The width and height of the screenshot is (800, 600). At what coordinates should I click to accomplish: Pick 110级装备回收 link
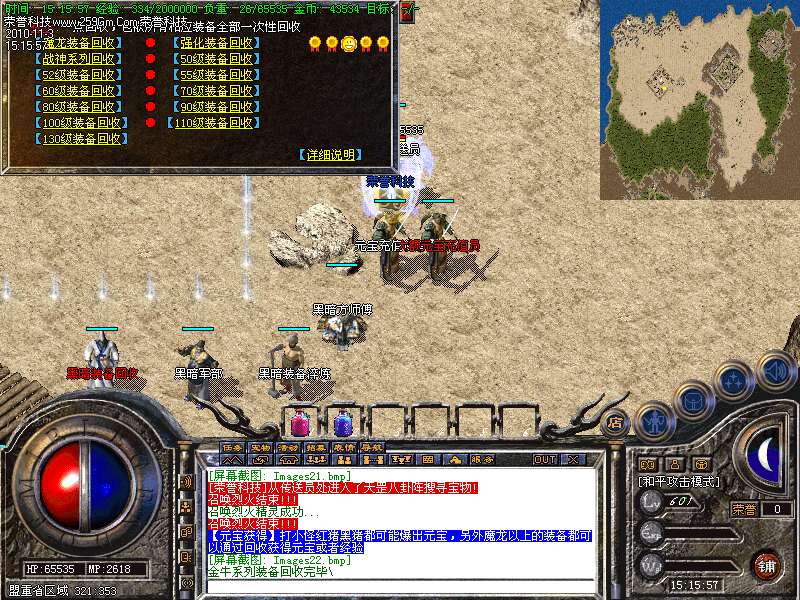[216, 123]
